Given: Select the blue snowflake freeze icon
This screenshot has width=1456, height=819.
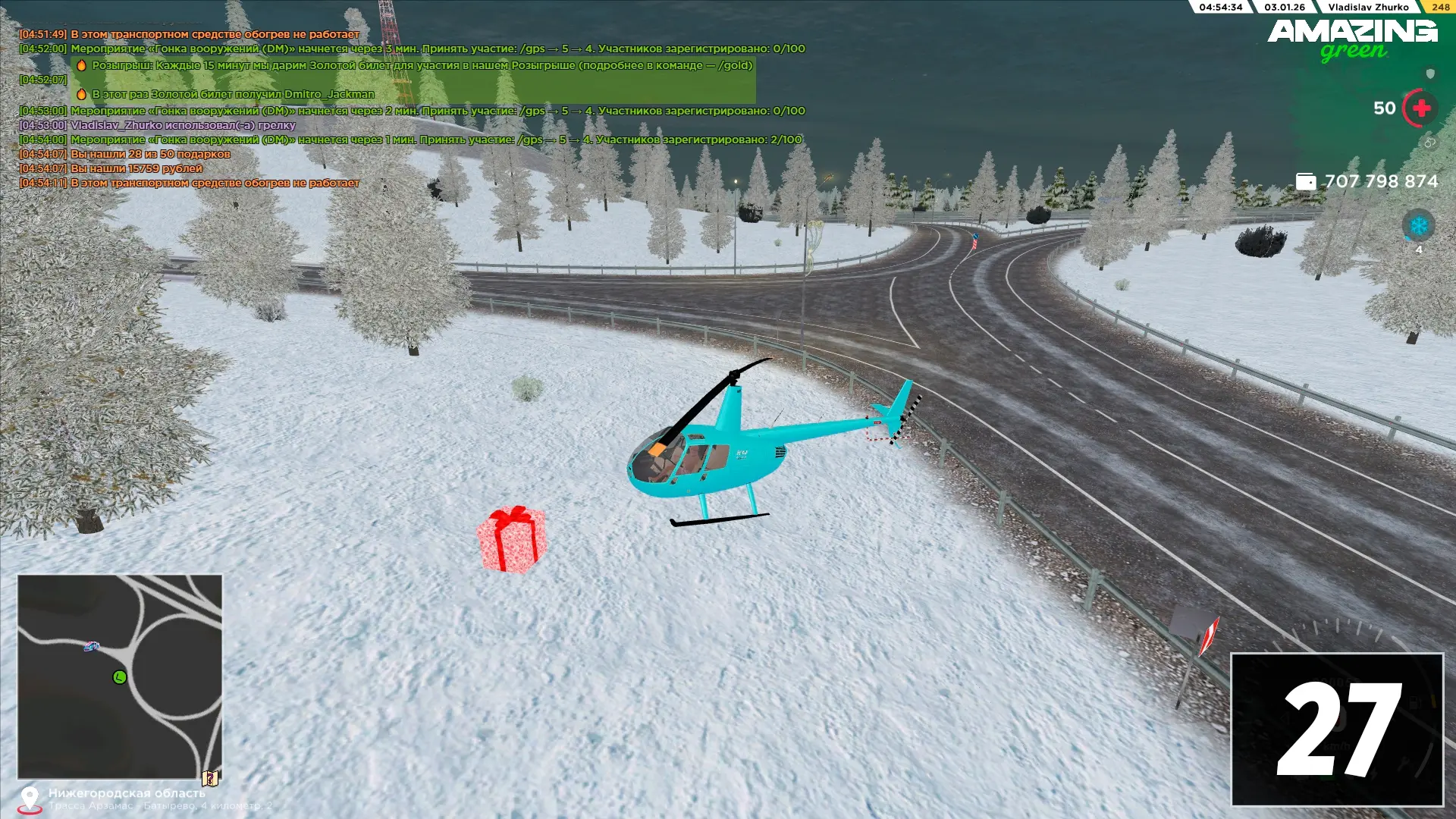Looking at the screenshot, I should [1418, 225].
